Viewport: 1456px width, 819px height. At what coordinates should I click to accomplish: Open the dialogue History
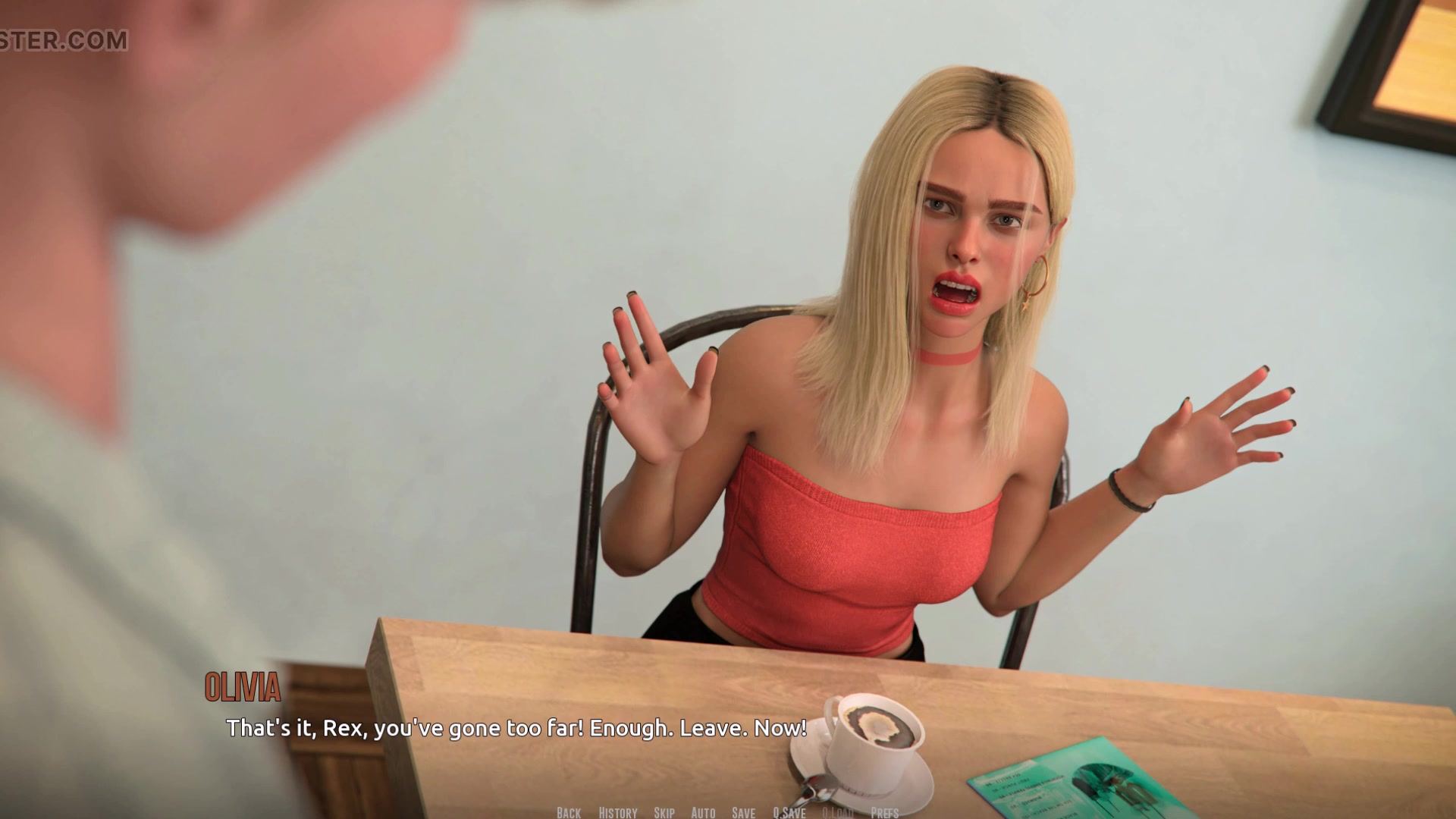[618, 813]
